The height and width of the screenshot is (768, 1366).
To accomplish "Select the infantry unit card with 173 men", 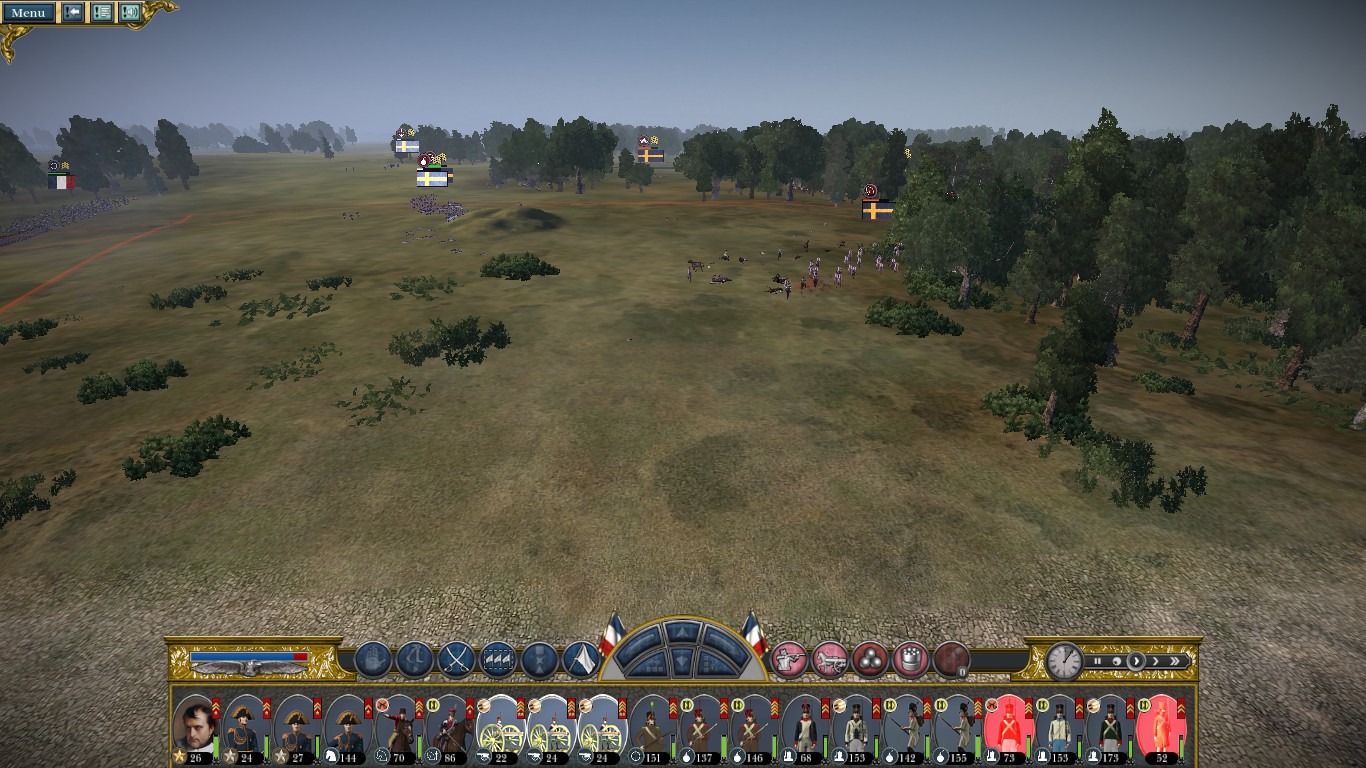I will coord(1109,728).
